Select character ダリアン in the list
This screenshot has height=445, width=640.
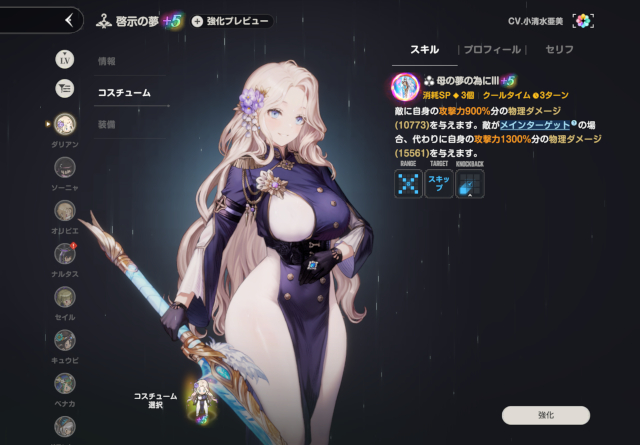point(64,124)
